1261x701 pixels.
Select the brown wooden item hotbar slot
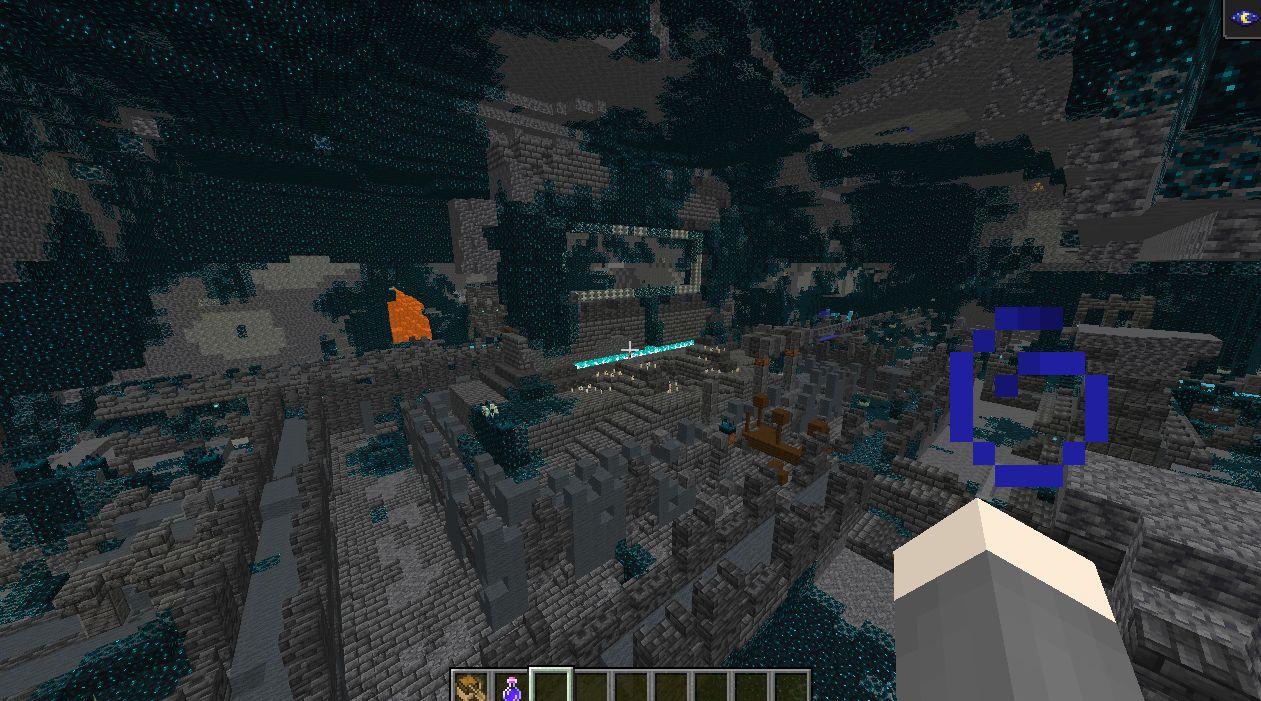click(x=469, y=687)
